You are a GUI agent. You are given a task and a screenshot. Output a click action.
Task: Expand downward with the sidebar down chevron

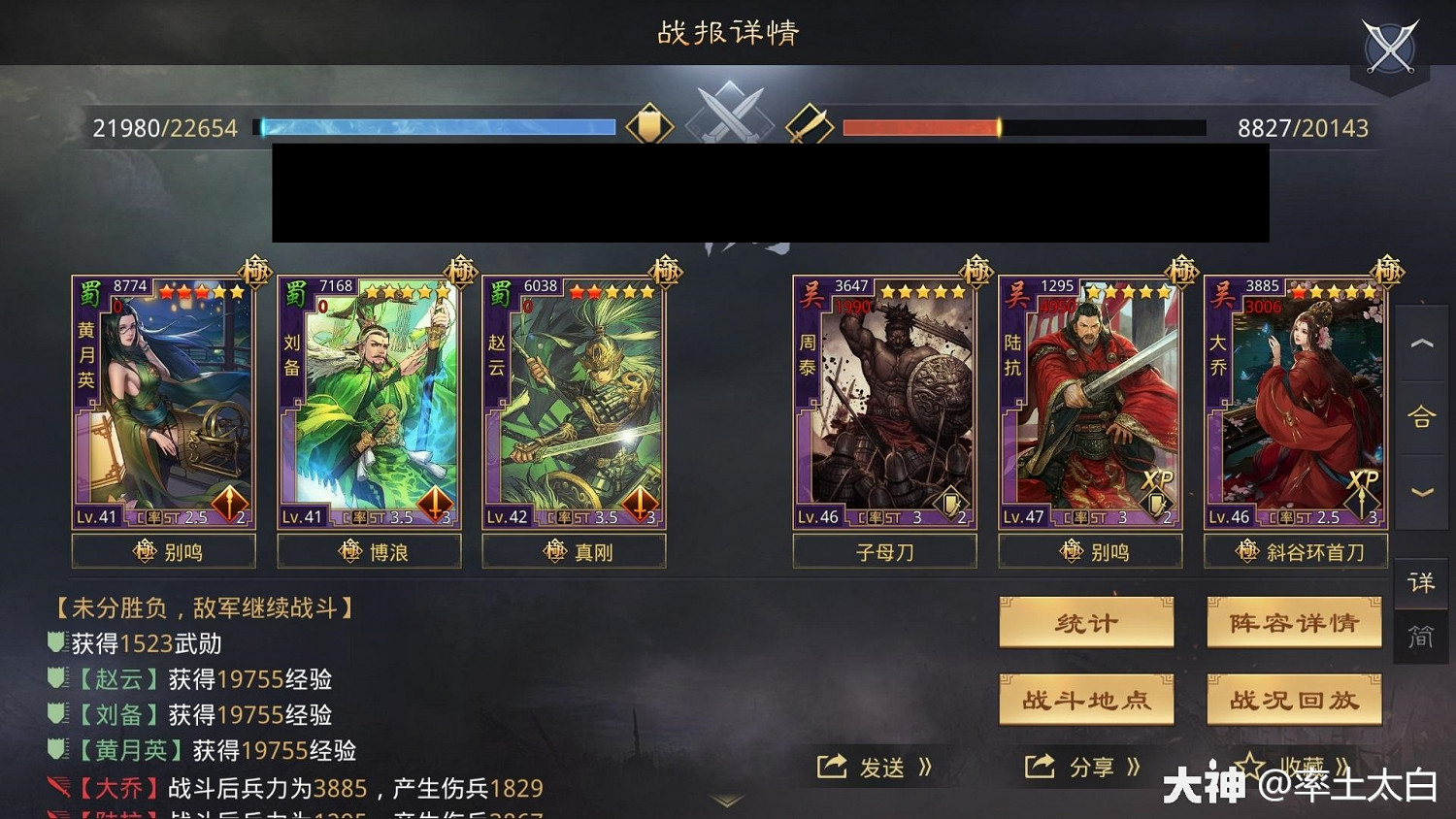click(x=1421, y=491)
